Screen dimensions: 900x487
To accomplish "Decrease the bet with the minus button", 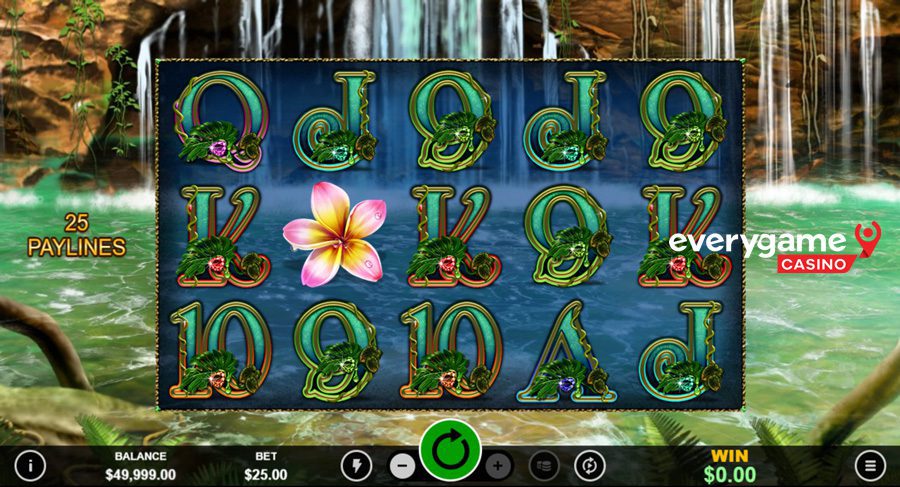I will [x=402, y=465].
